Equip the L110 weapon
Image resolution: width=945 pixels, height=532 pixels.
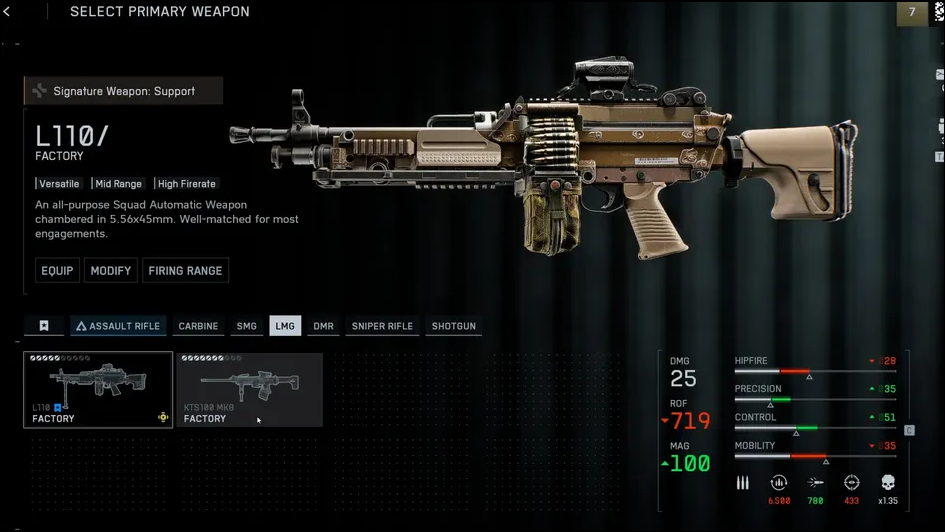click(x=57, y=271)
